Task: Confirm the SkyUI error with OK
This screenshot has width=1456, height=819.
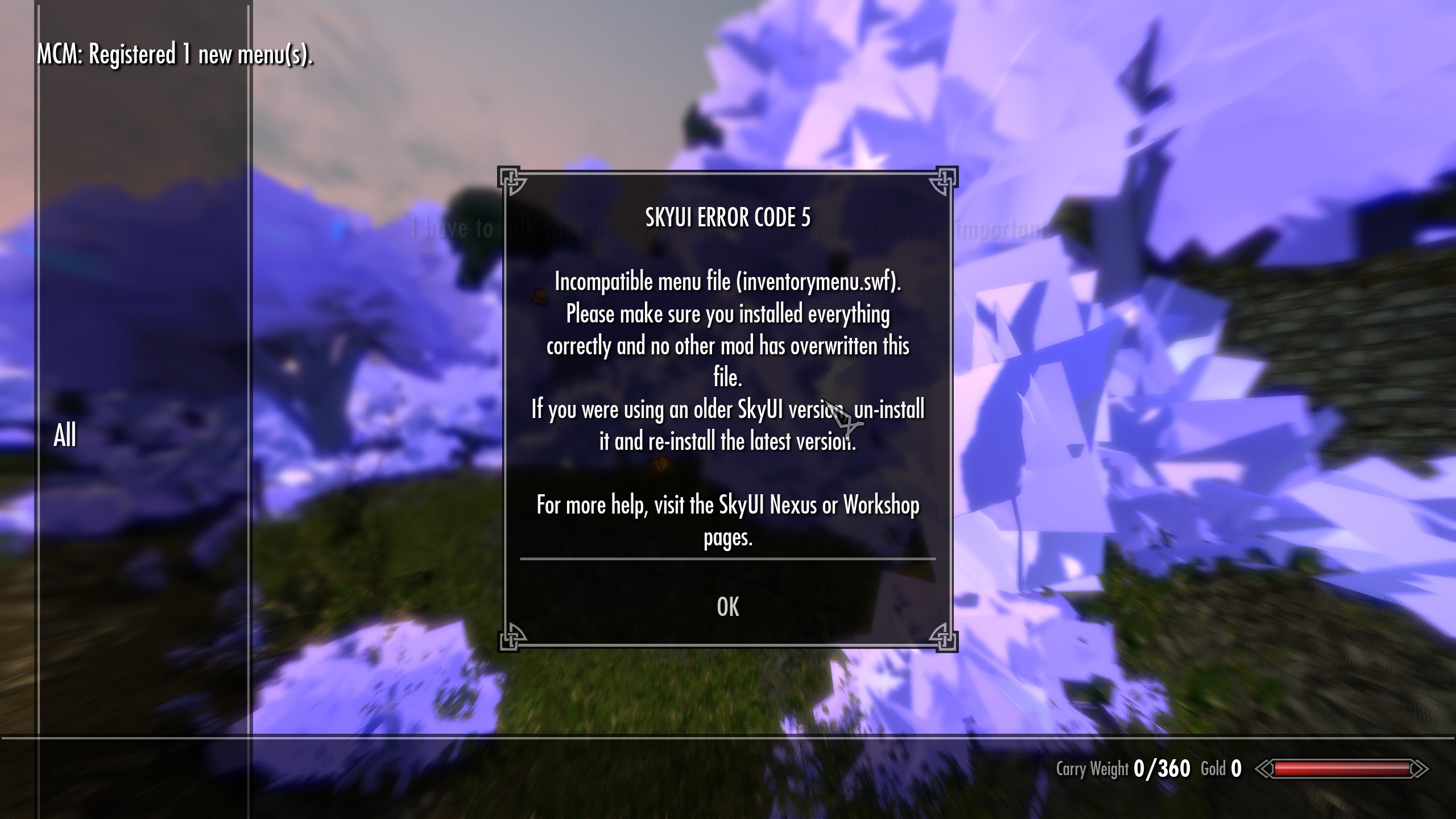Action: point(728,607)
